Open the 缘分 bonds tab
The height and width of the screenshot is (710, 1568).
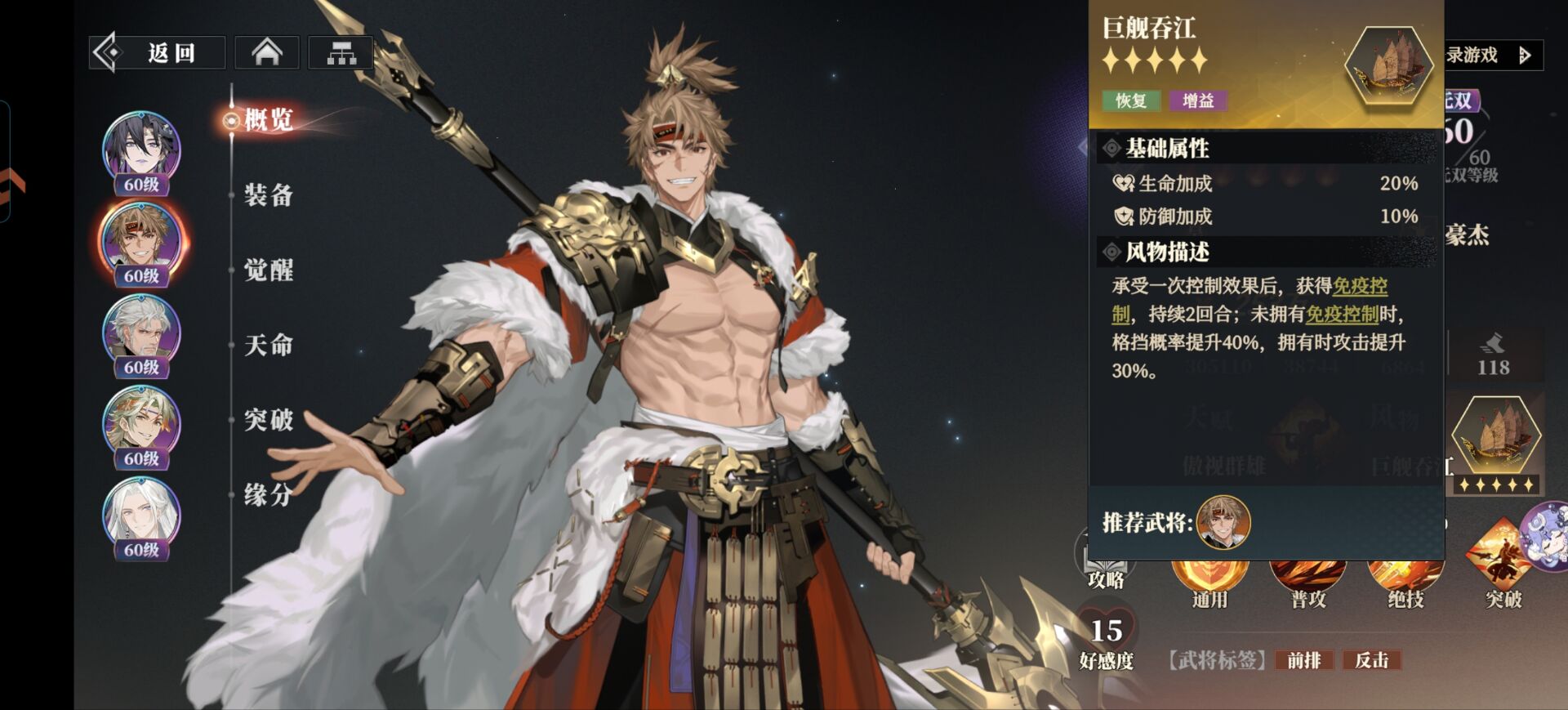pos(268,494)
